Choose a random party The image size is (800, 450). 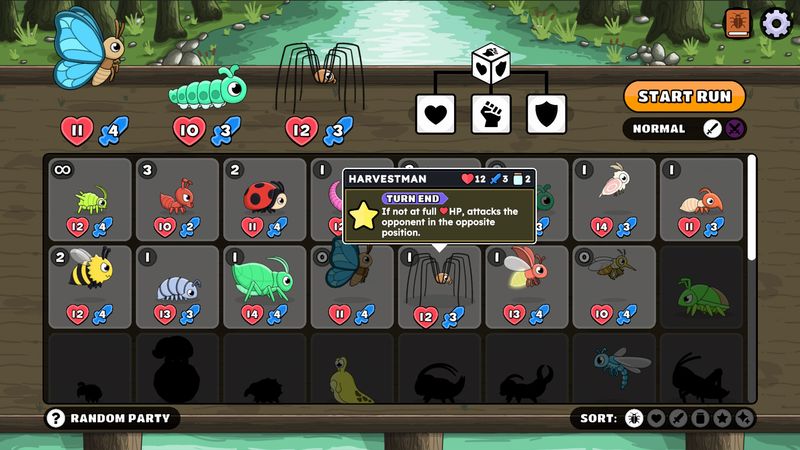(112, 417)
